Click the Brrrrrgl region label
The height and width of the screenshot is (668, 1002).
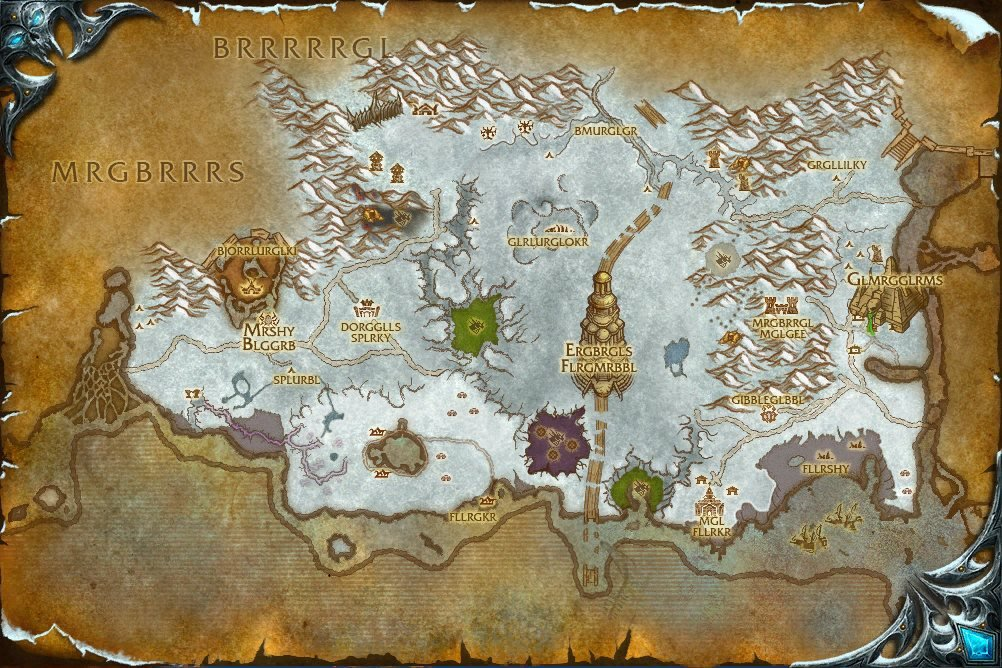[x=300, y=47]
